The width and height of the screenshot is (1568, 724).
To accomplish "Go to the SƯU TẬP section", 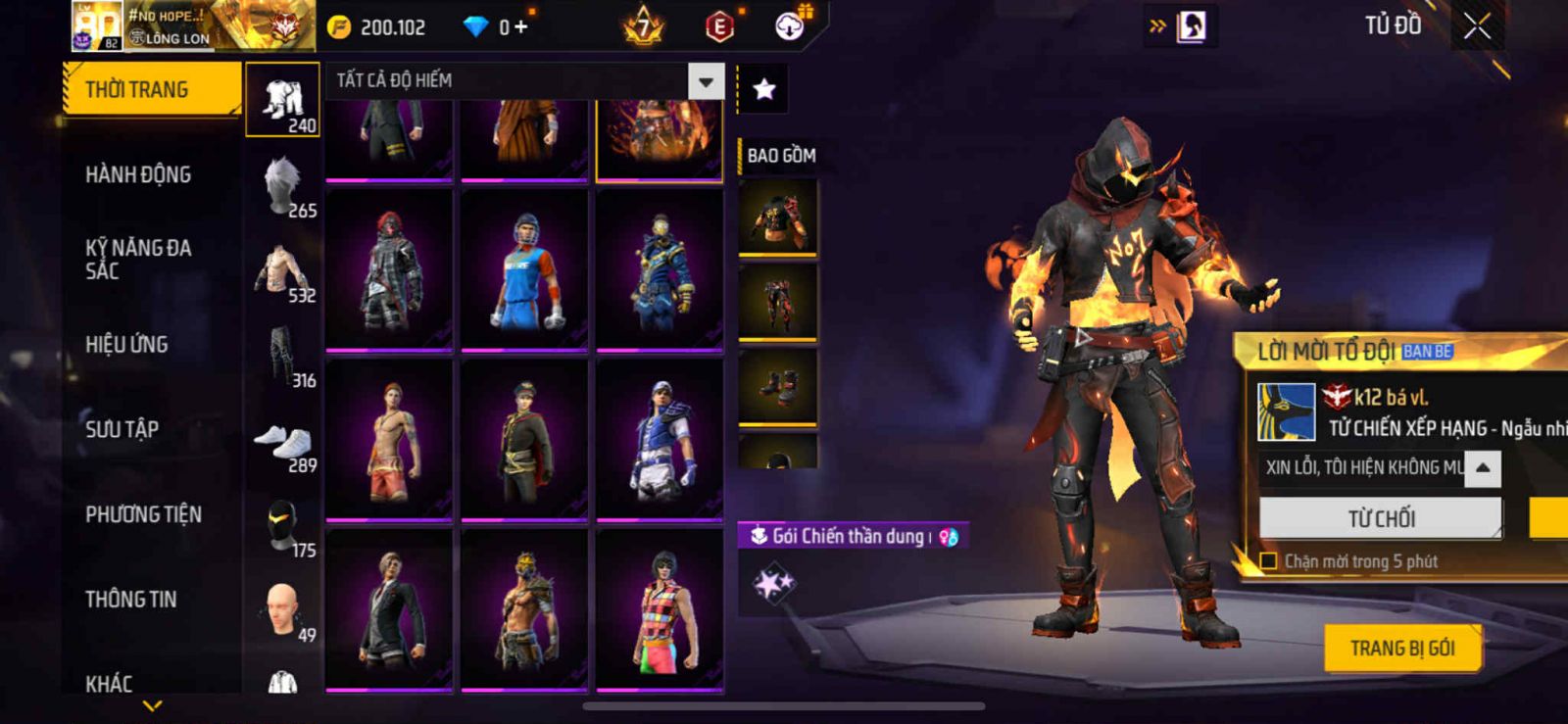I will [122, 429].
